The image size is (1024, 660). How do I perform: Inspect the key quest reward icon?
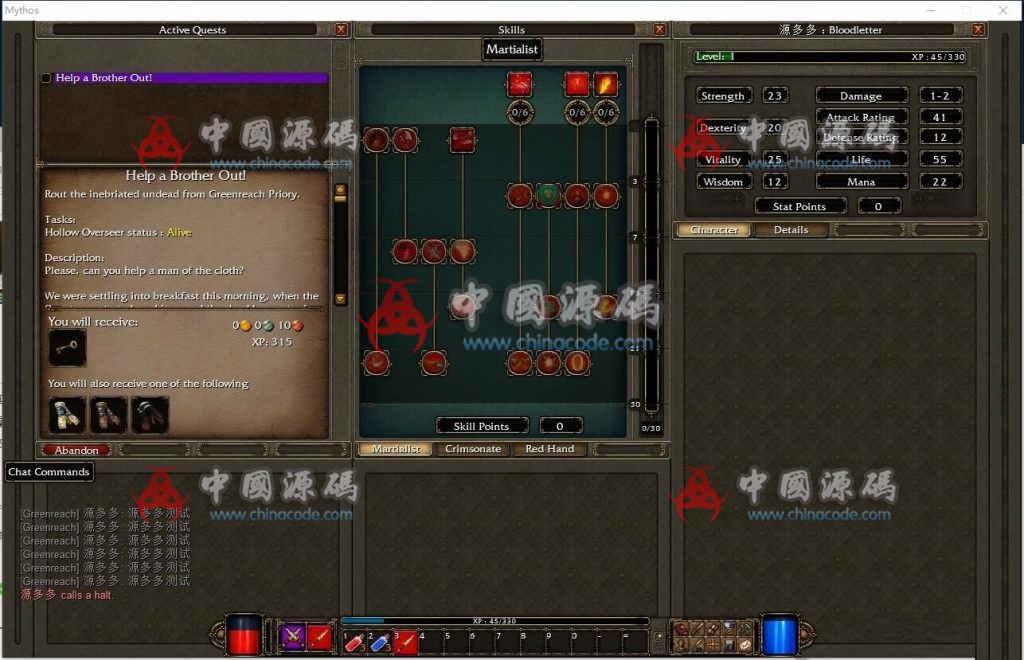[x=67, y=348]
